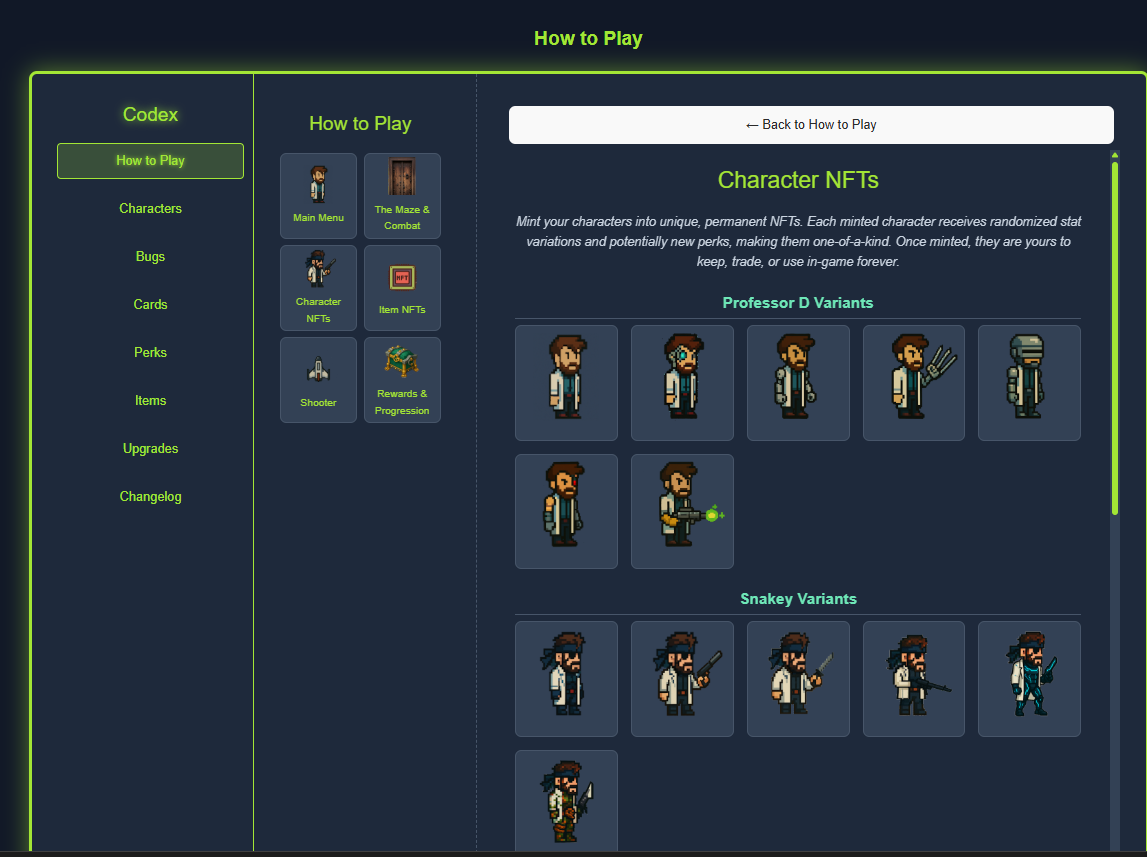Click the content panel's vertical scrollbar
Image resolution: width=1147 pixels, height=857 pixels.
tap(1115, 340)
